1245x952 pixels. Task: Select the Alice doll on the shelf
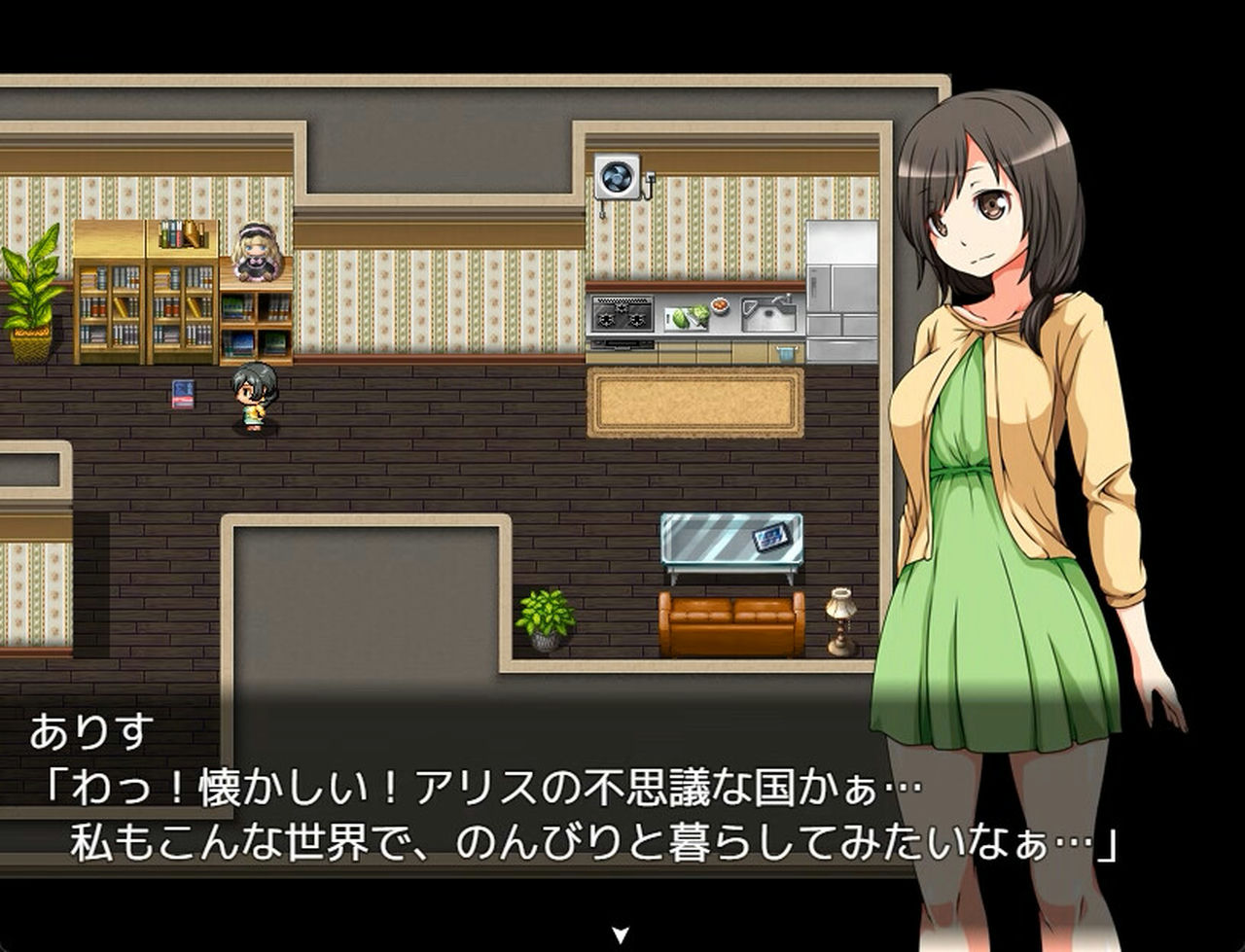[256, 251]
